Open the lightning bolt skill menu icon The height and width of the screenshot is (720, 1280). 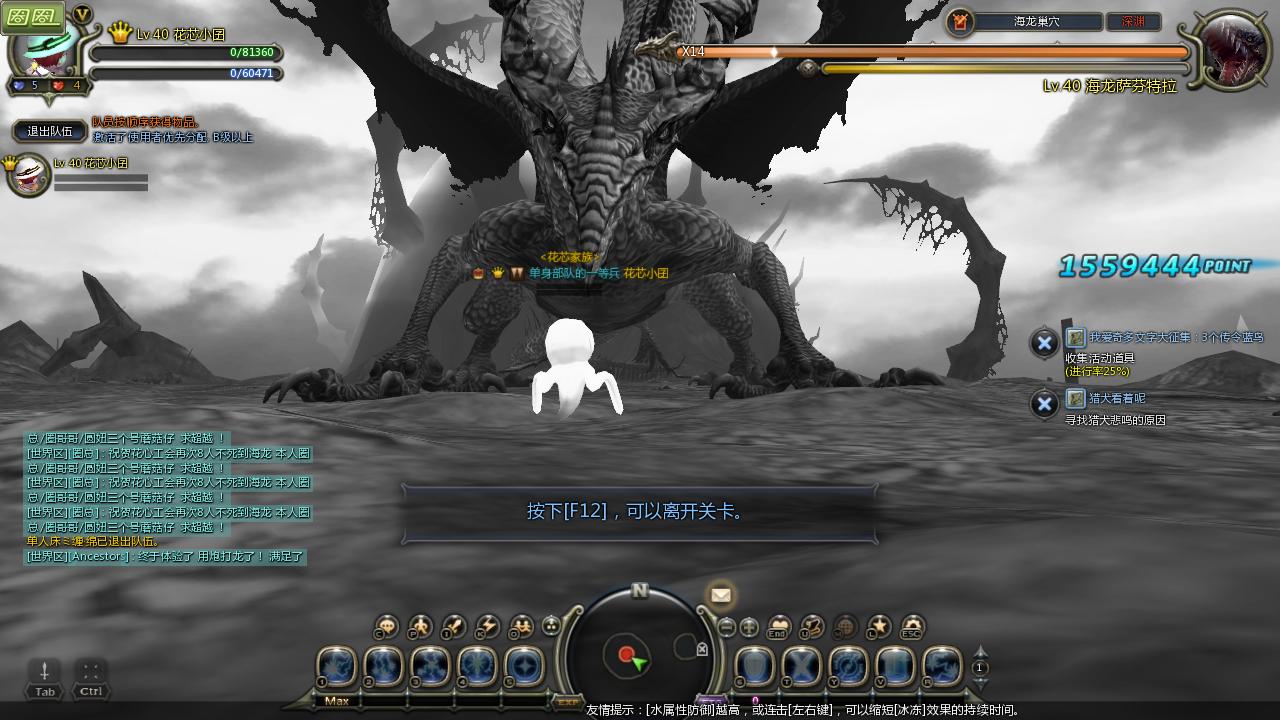487,626
